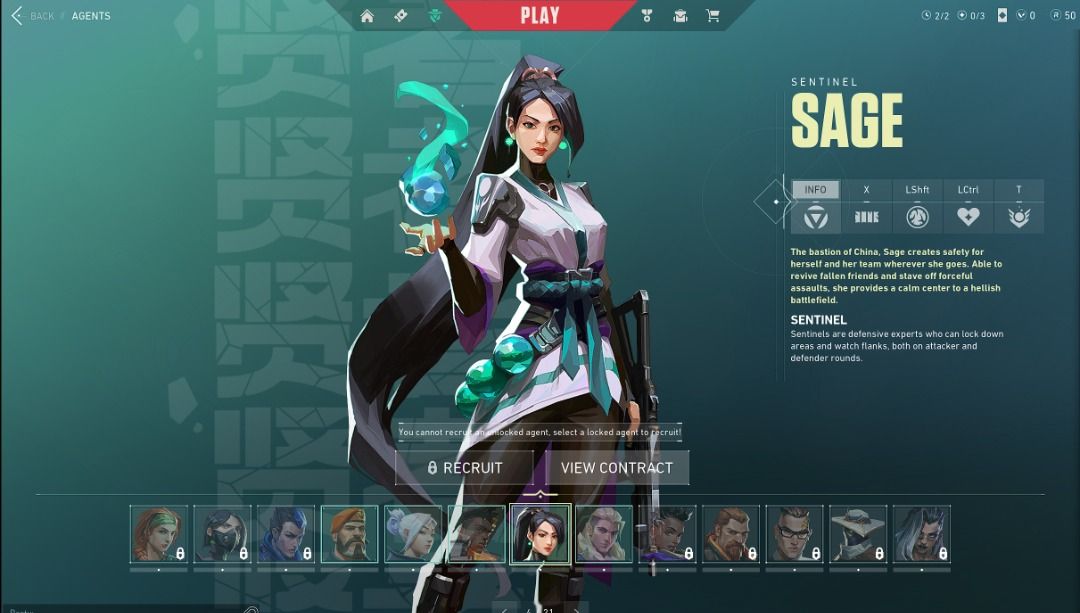Show Sage's Barrier Orb wall ability
This screenshot has height=613, width=1080.
click(866, 216)
